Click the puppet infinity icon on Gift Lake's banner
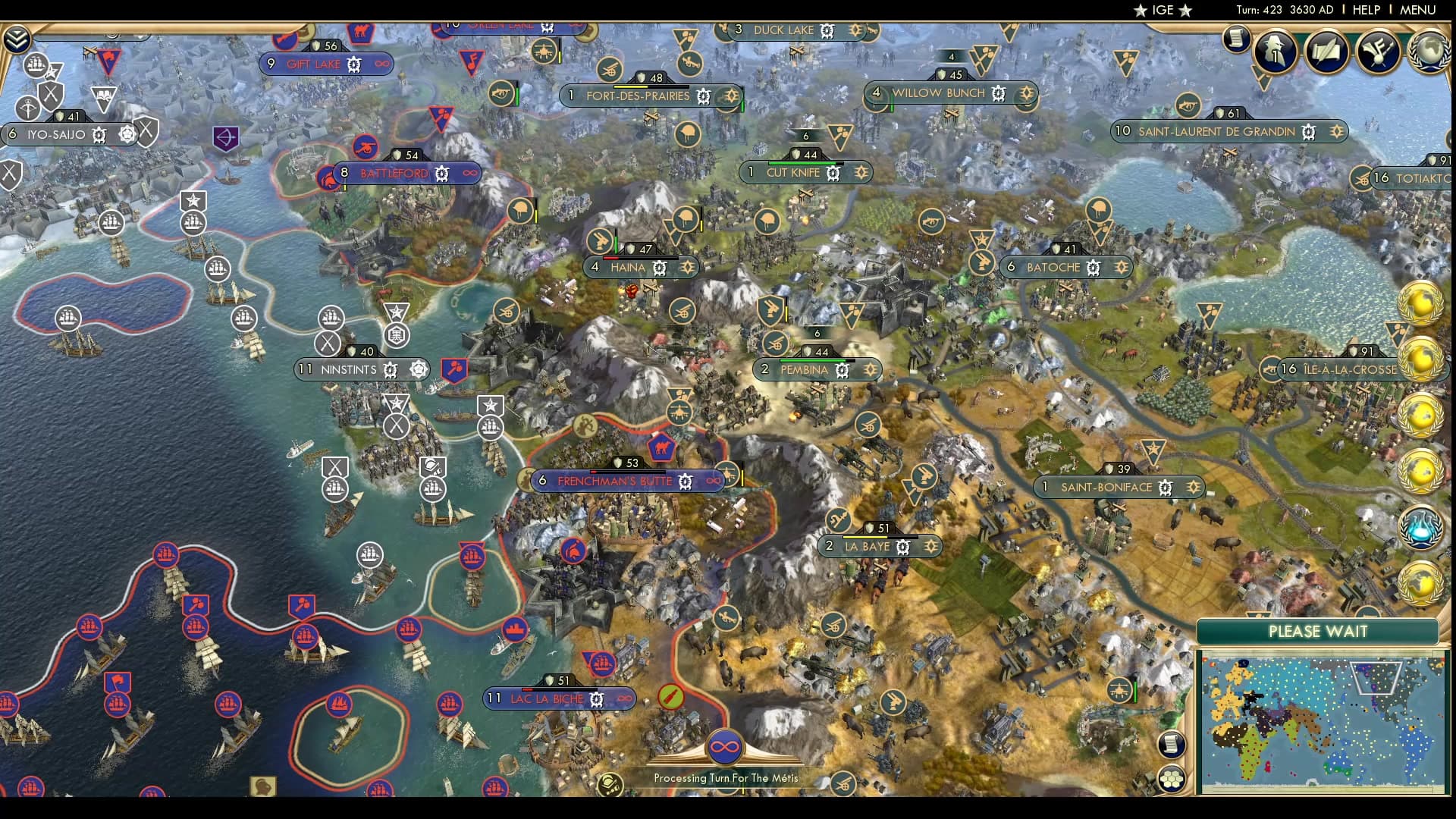Viewport: 1456px width, 819px height. click(x=378, y=64)
